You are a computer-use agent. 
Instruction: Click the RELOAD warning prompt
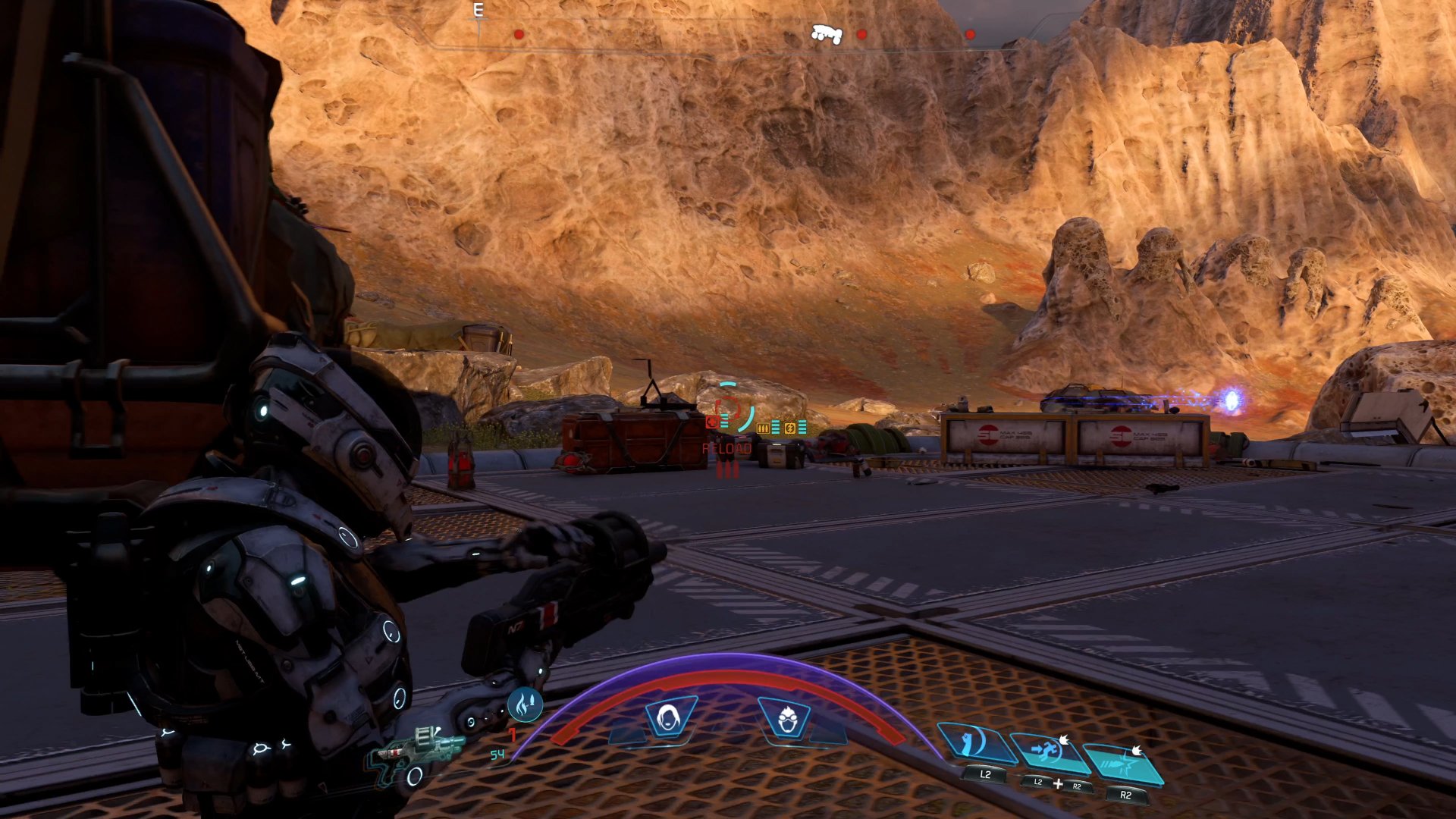point(726,448)
